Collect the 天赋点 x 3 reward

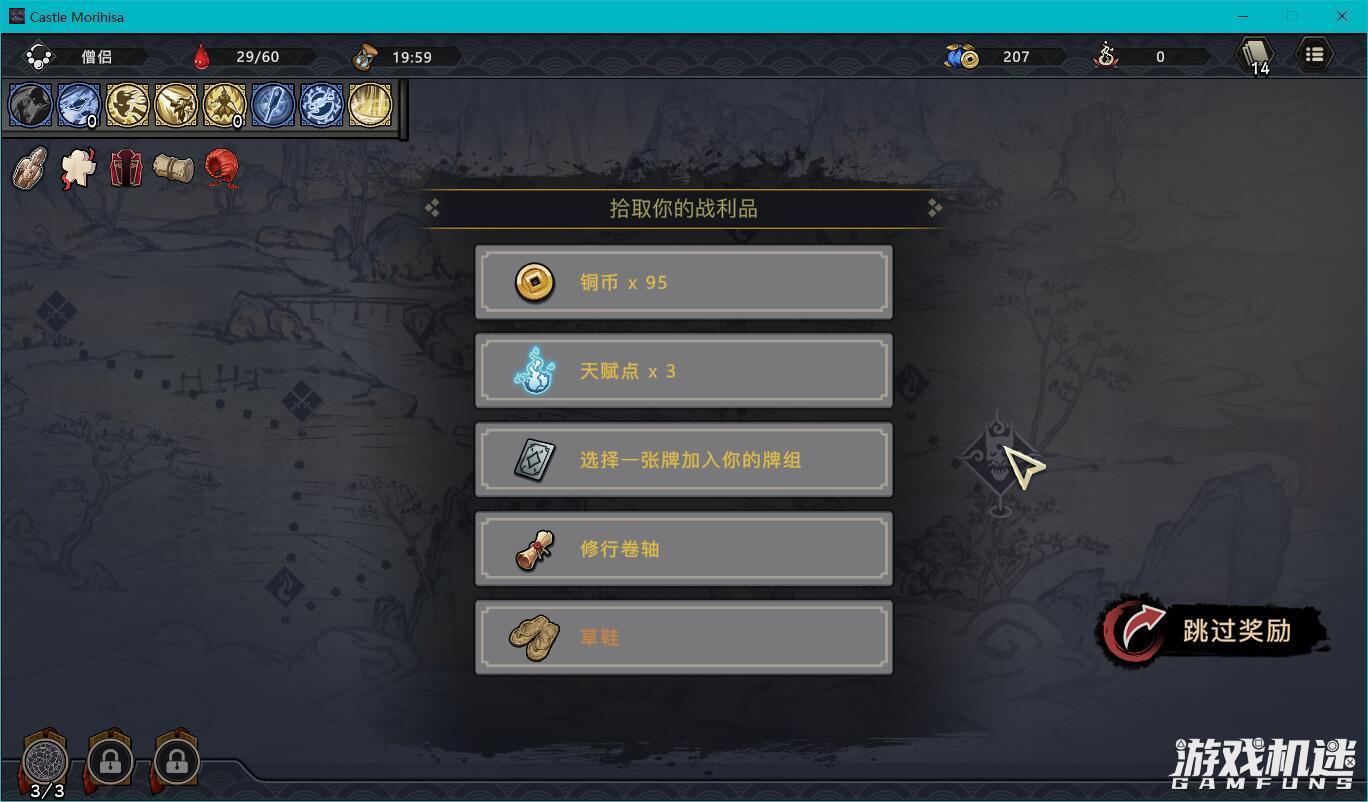tap(683, 371)
